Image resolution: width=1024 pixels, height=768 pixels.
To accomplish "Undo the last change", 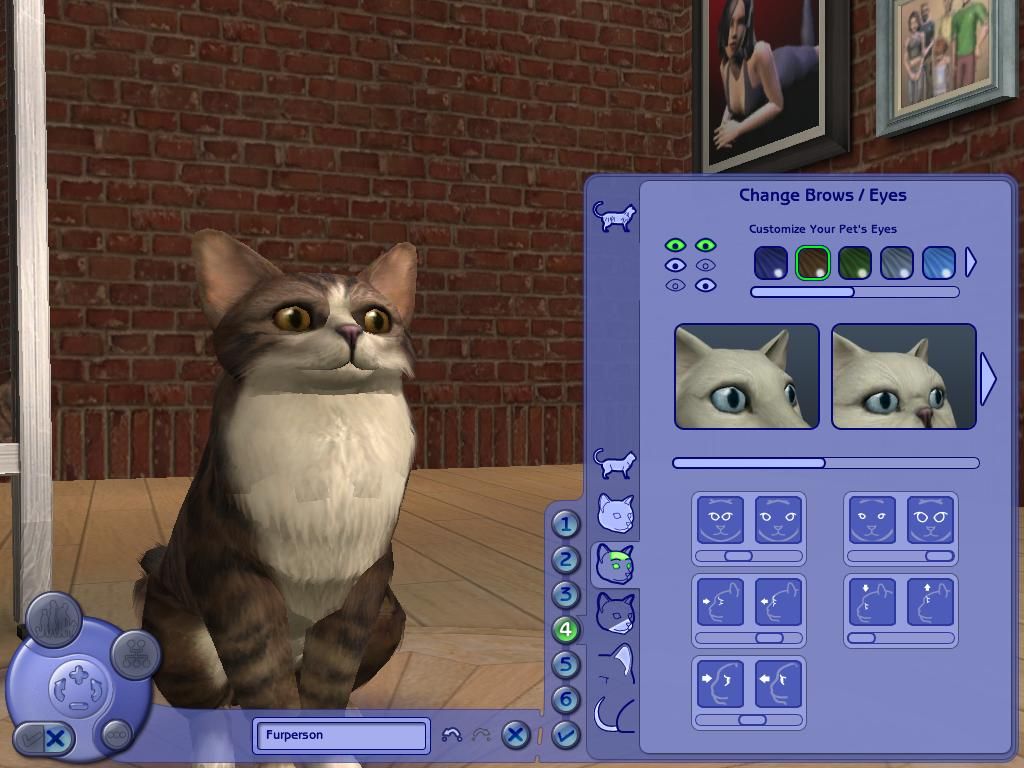I will click(x=452, y=736).
